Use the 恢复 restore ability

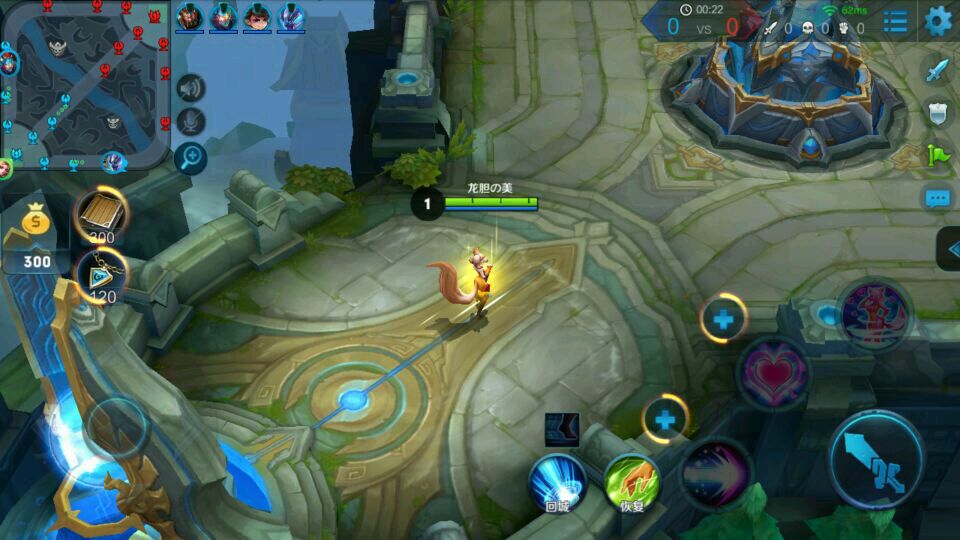coord(632,481)
